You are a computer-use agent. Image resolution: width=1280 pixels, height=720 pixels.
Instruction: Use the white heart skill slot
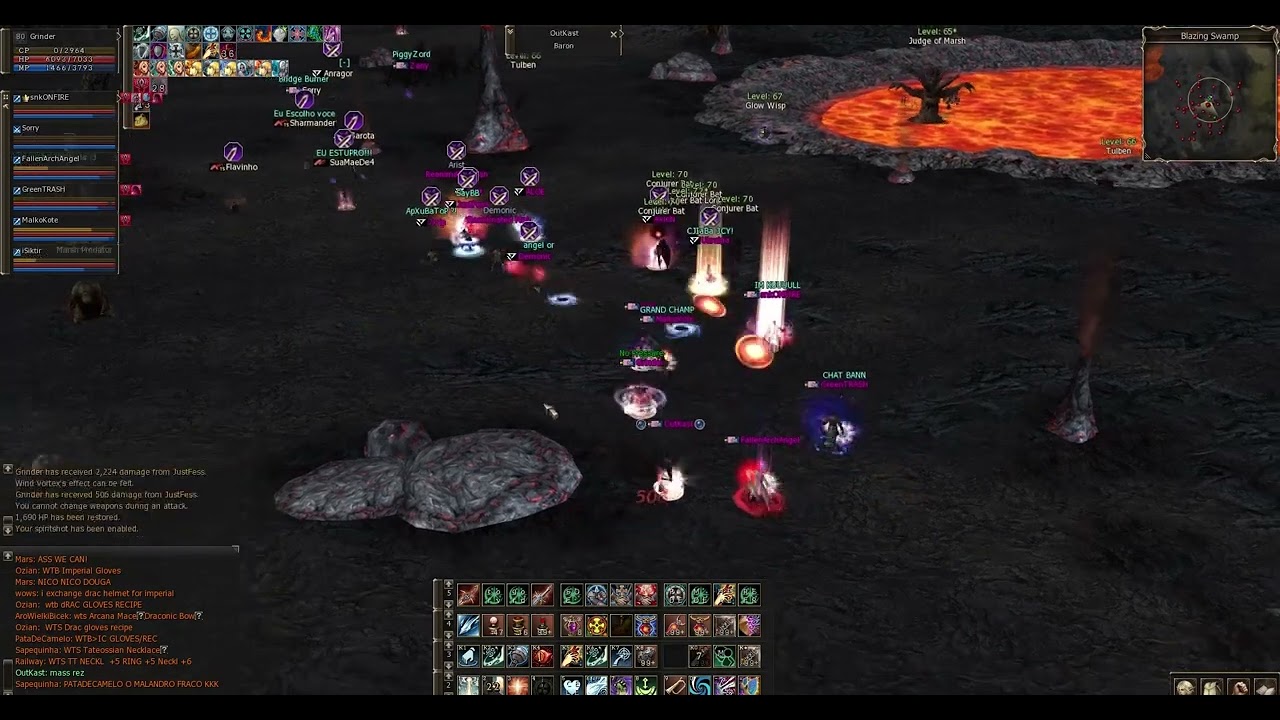tap(571, 686)
